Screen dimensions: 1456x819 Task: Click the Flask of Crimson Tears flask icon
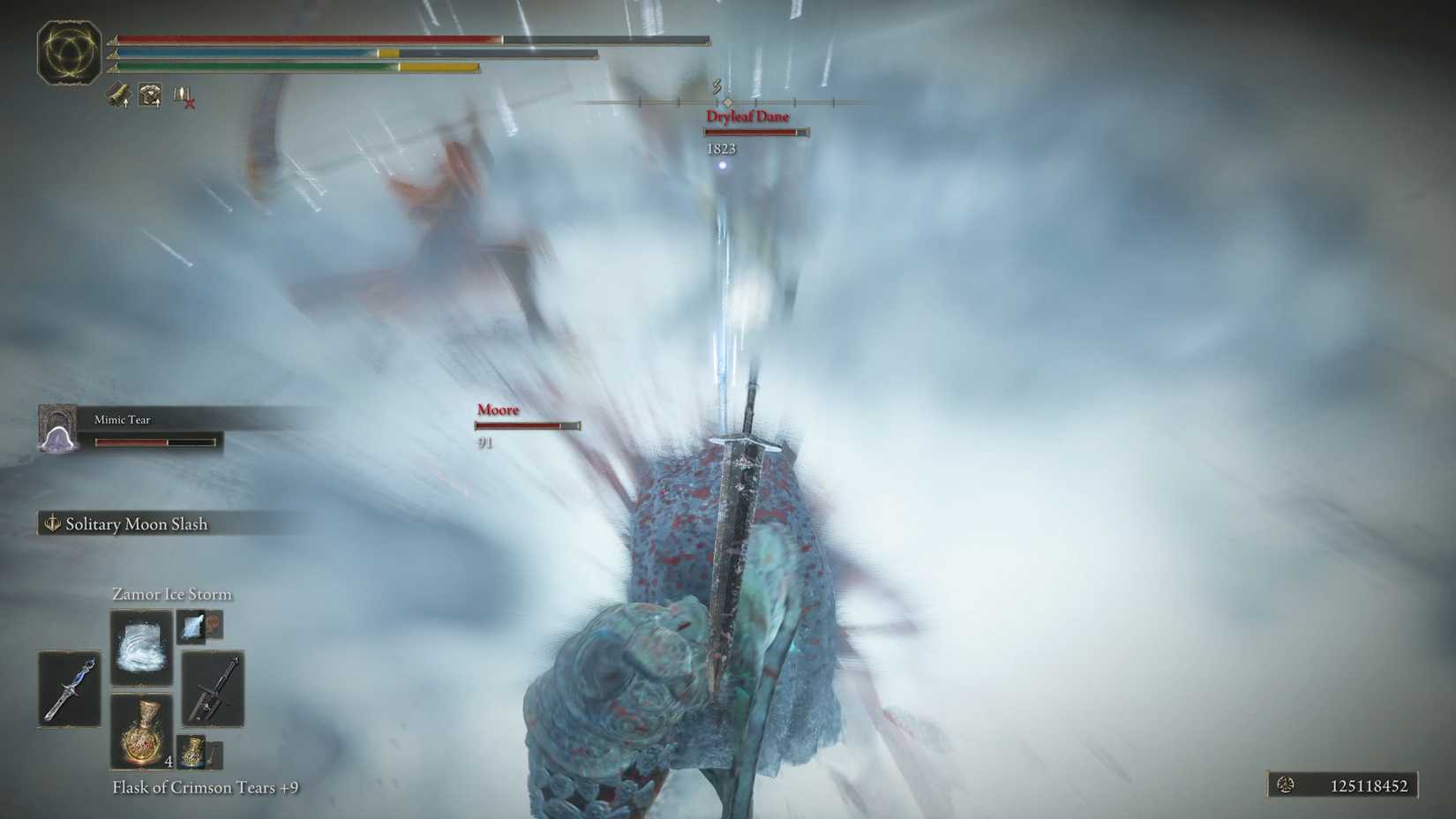[x=142, y=731]
